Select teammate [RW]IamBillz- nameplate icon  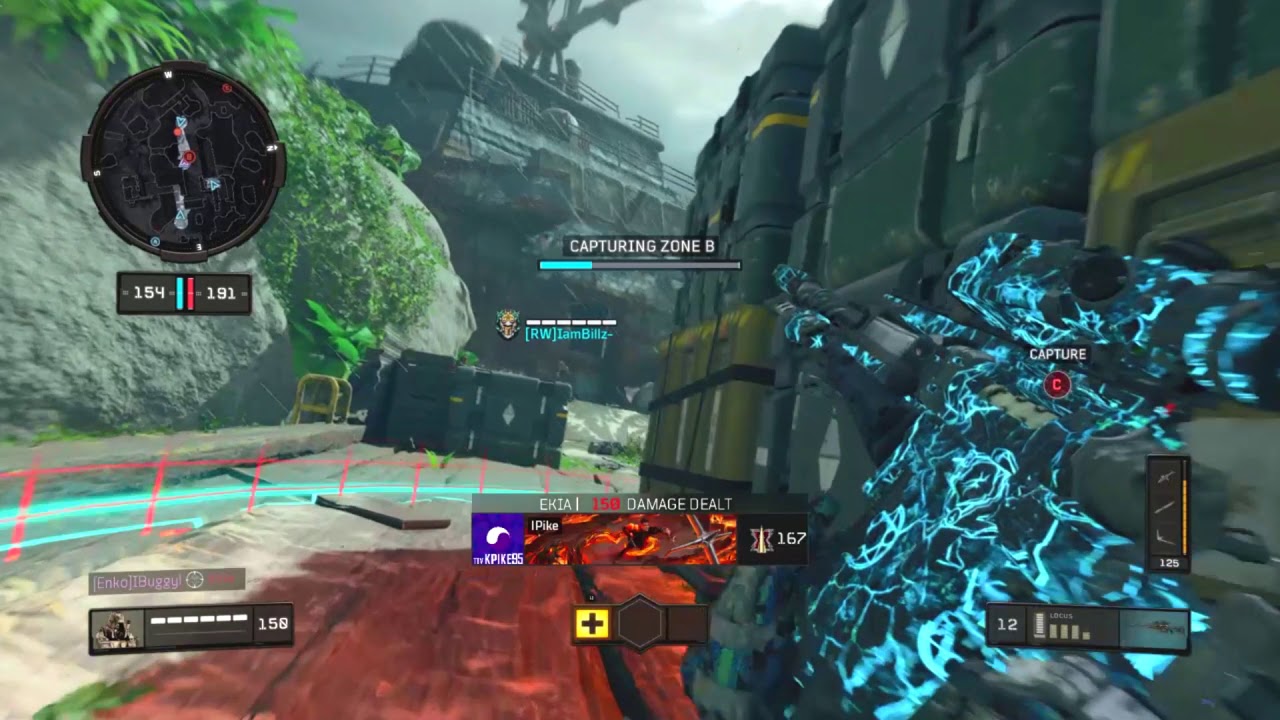[511, 324]
